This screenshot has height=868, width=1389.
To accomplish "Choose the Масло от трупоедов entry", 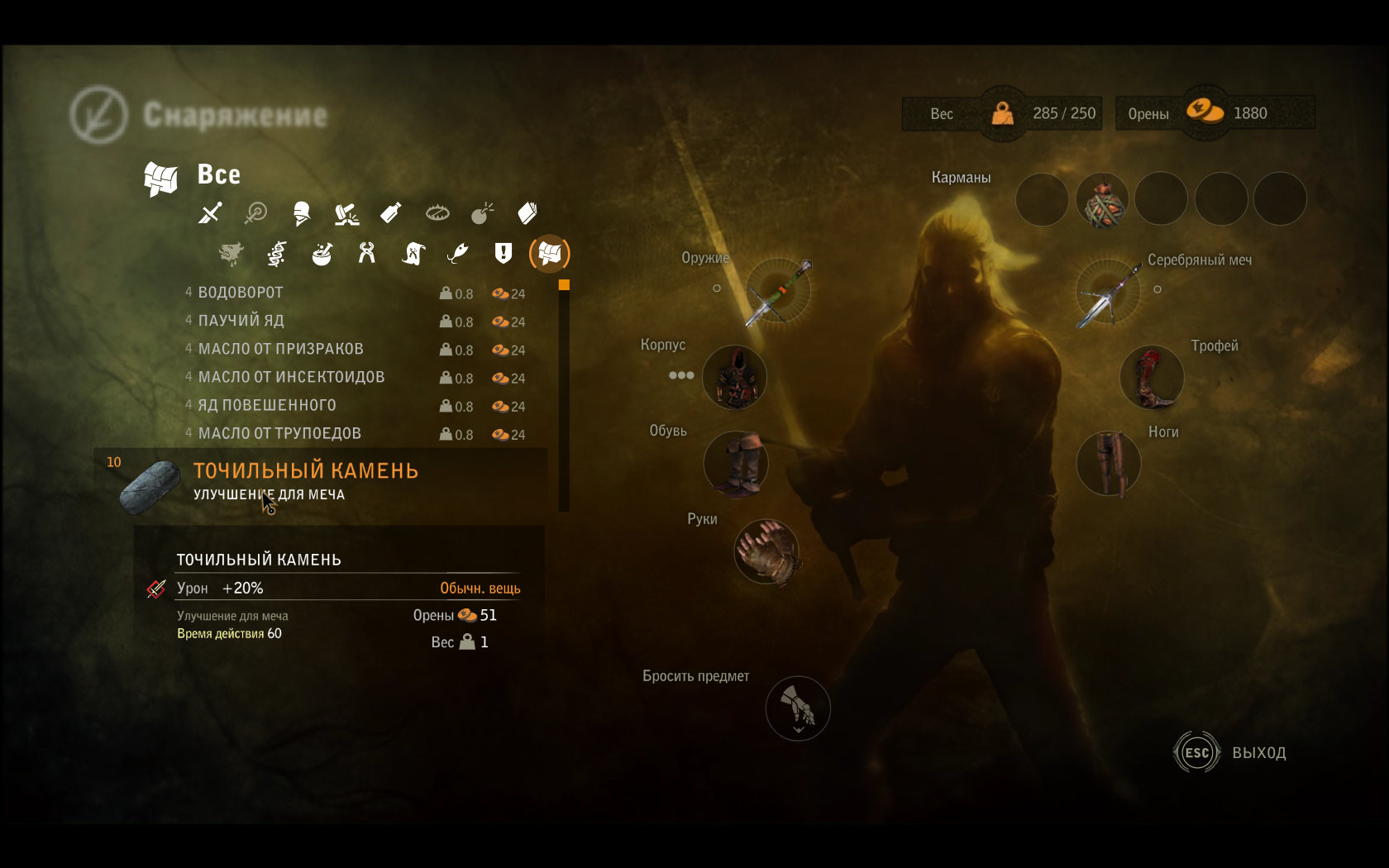I will 279,433.
